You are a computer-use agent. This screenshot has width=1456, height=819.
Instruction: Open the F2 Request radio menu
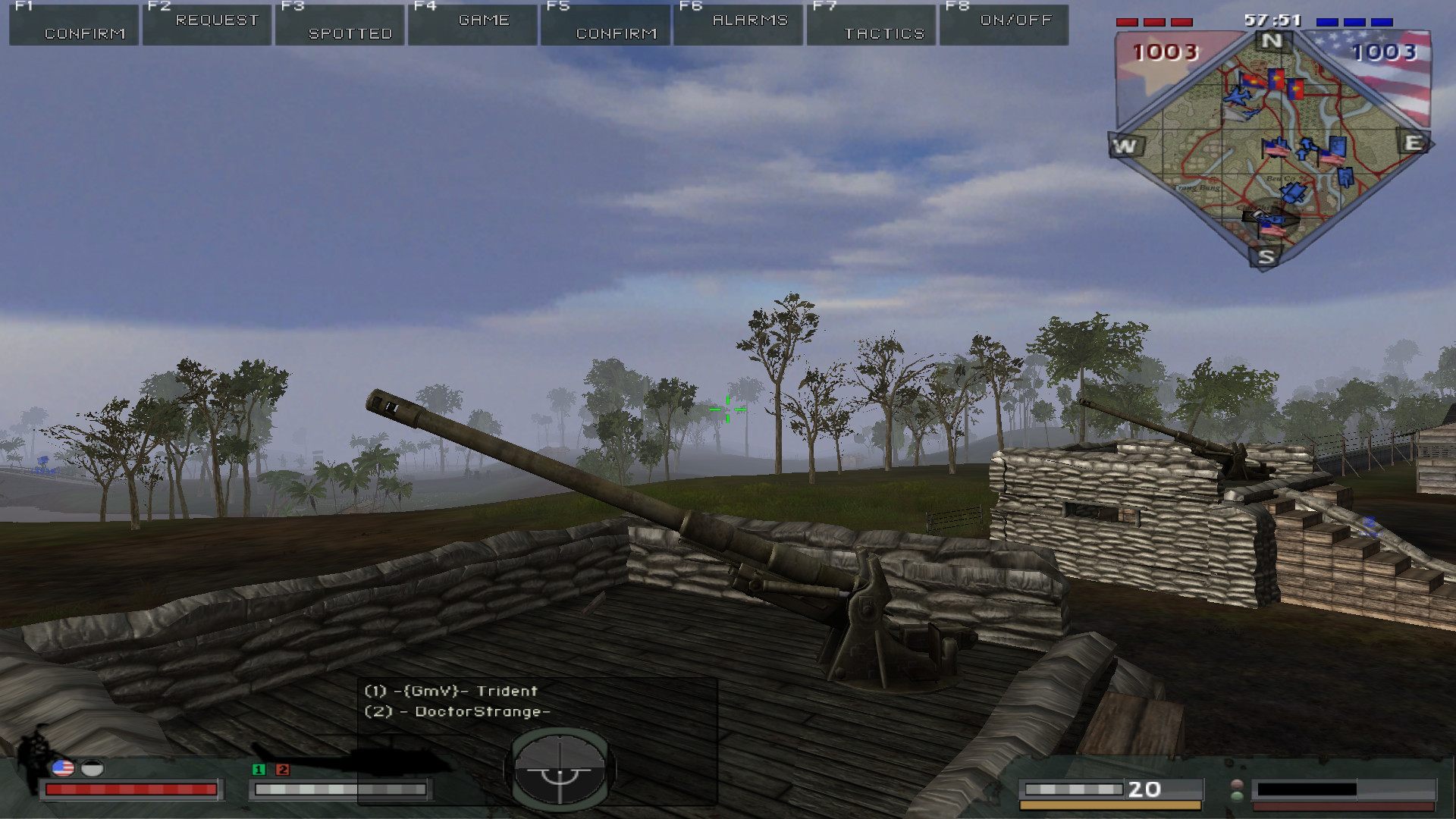pos(207,25)
